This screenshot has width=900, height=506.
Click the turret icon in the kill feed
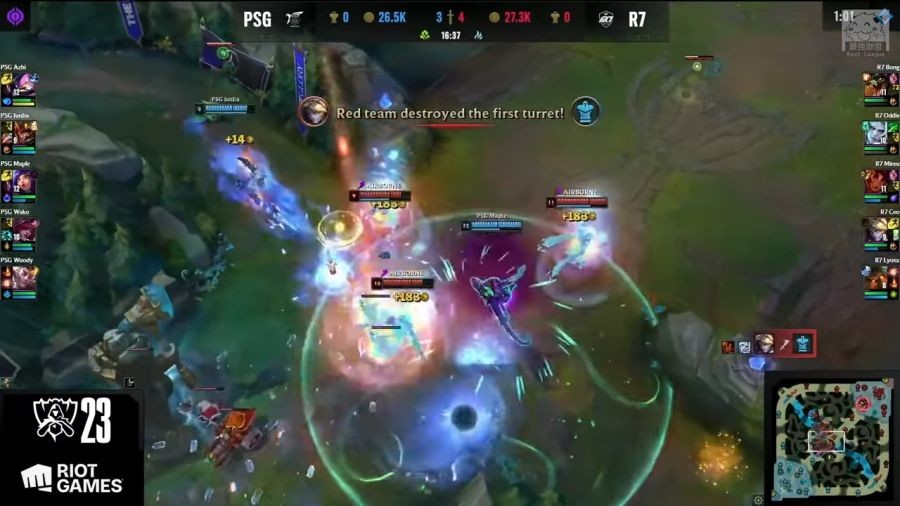pos(803,345)
